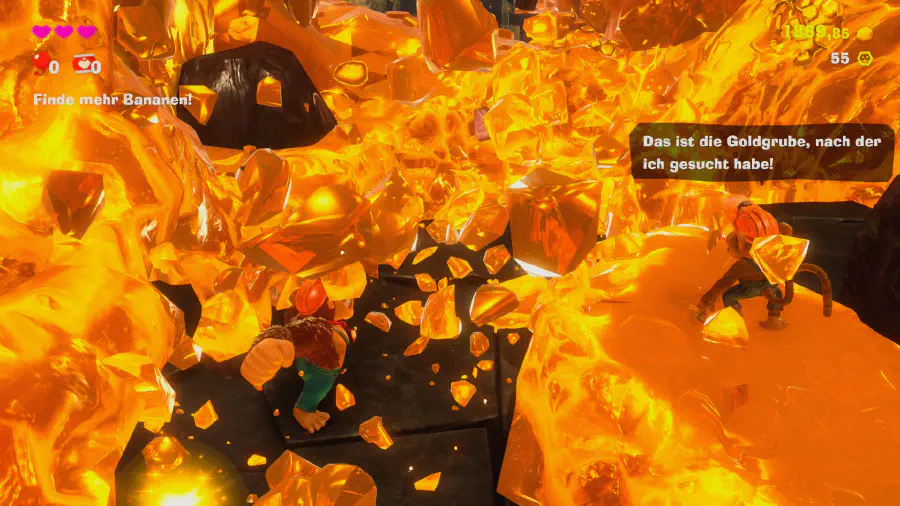Click the gold nugget currency icon

865,33
